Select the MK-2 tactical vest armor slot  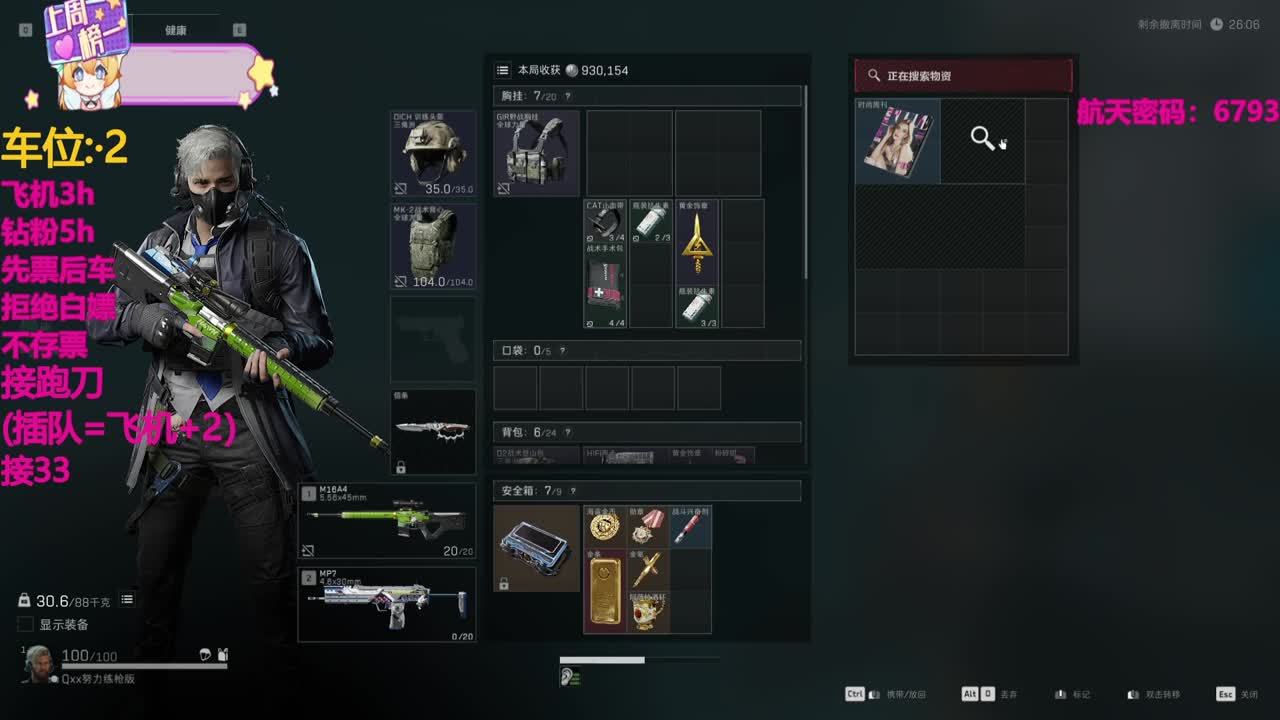click(x=433, y=246)
